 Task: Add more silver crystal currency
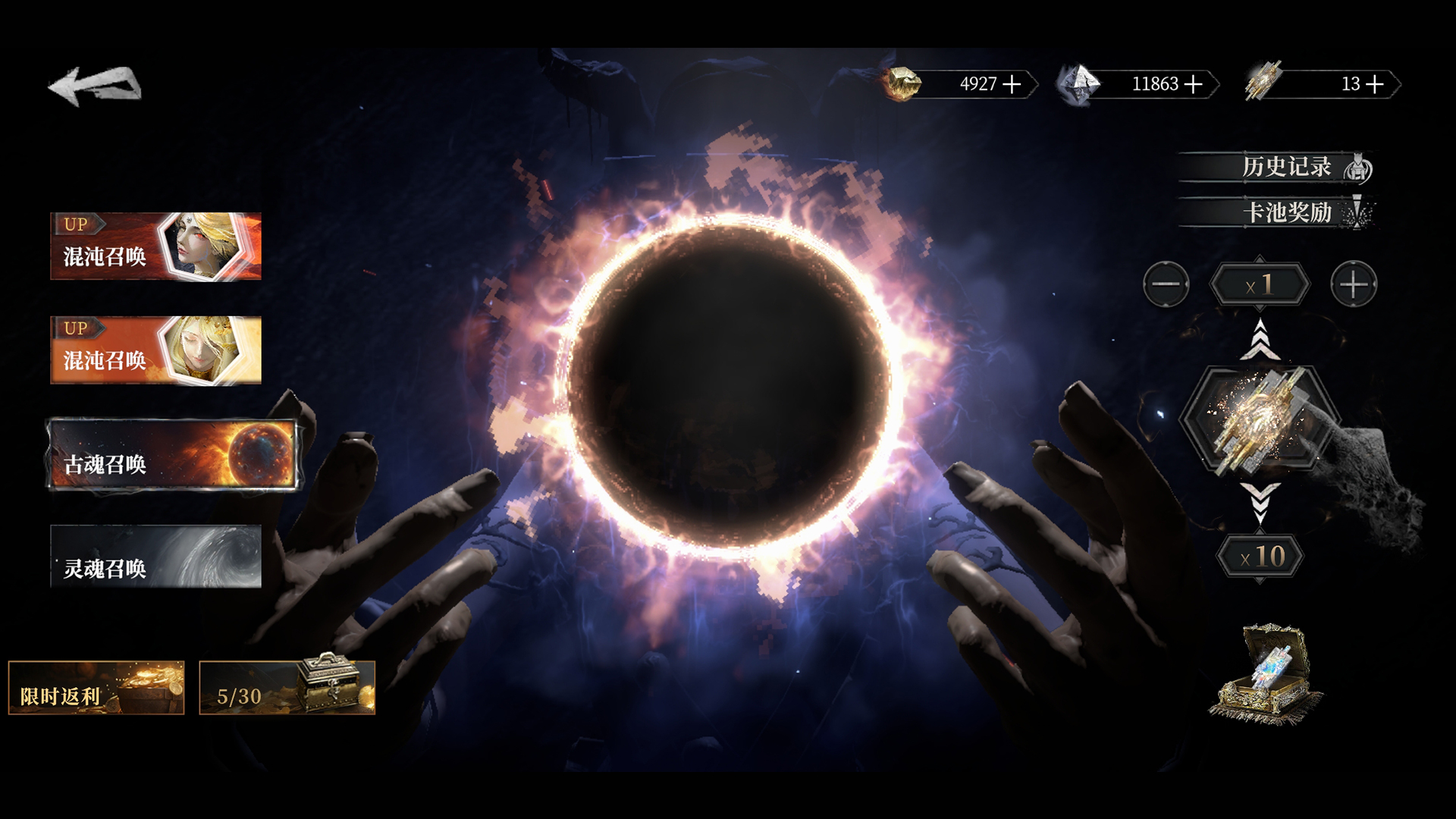coord(1194,84)
